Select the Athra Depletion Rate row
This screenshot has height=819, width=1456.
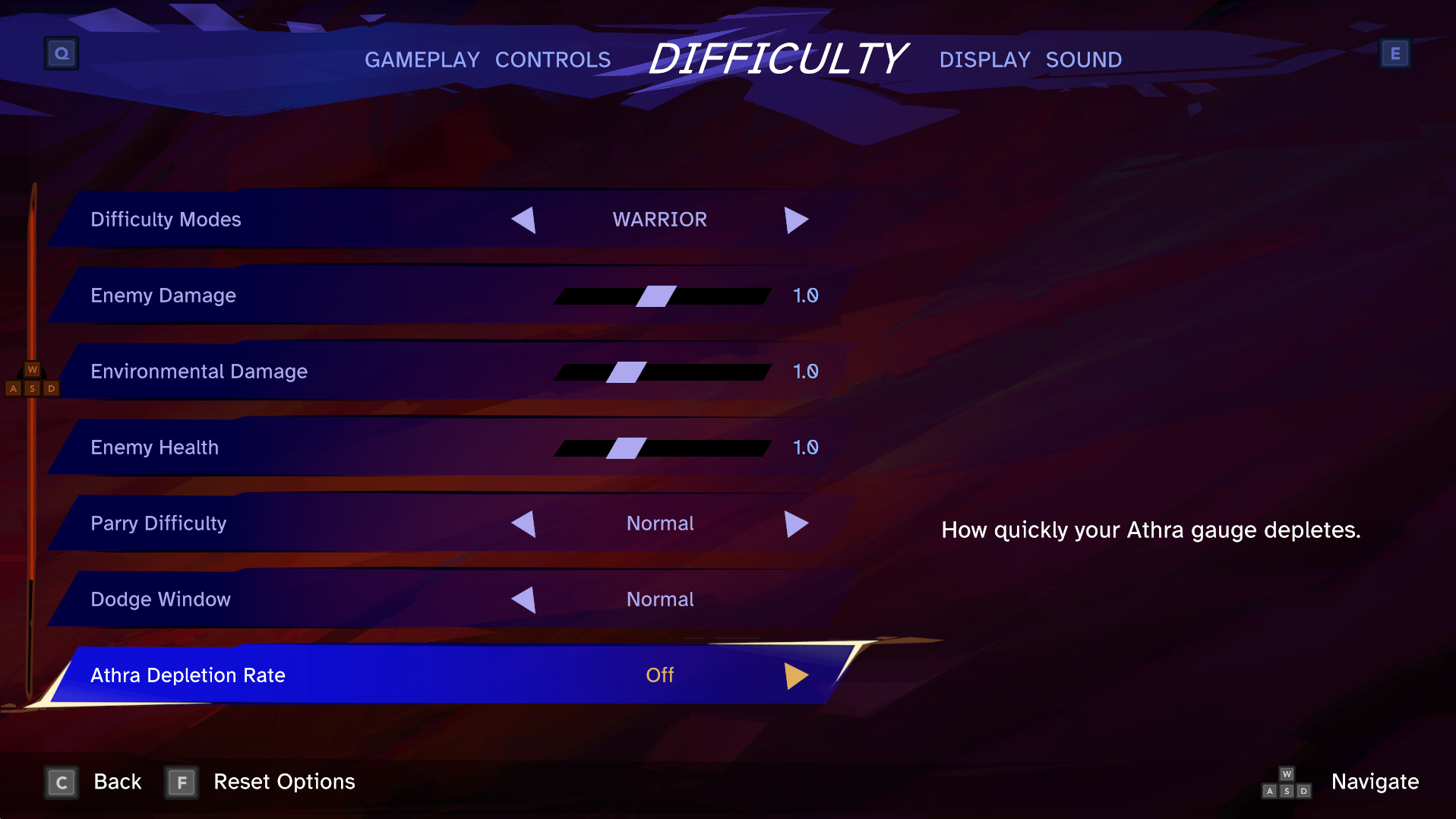click(304, 675)
